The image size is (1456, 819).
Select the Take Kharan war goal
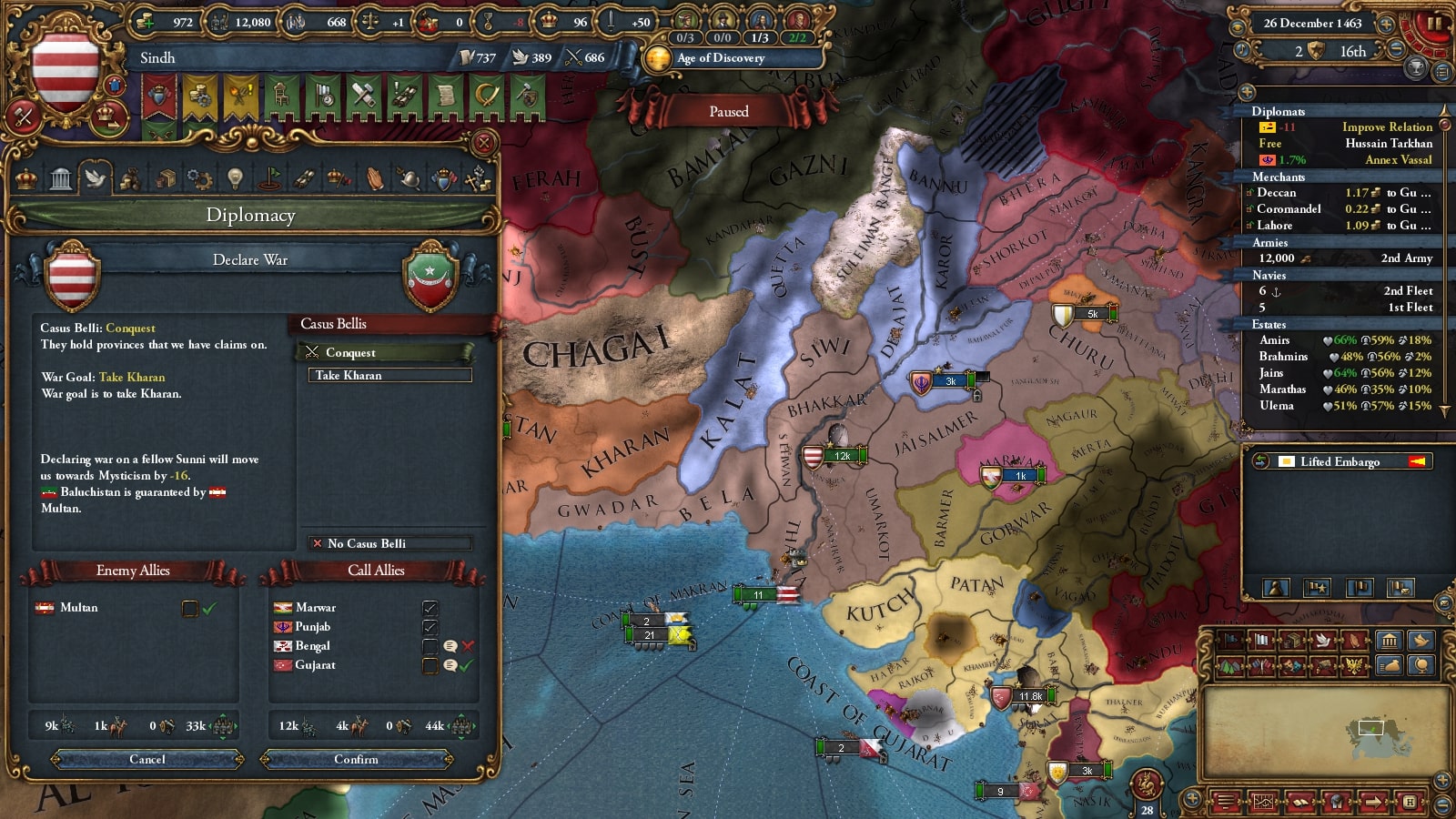point(389,375)
